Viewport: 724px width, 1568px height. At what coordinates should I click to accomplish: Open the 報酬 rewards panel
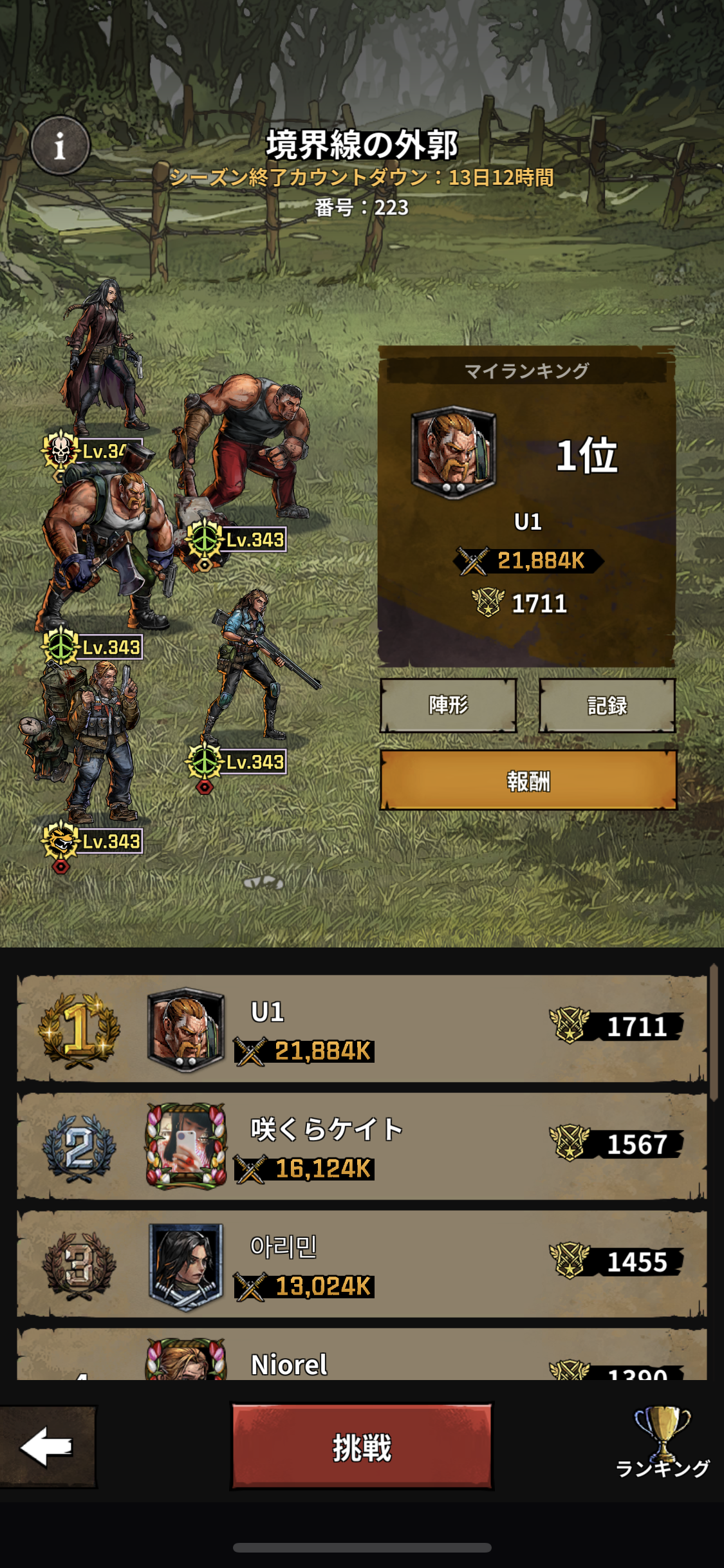click(x=528, y=780)
